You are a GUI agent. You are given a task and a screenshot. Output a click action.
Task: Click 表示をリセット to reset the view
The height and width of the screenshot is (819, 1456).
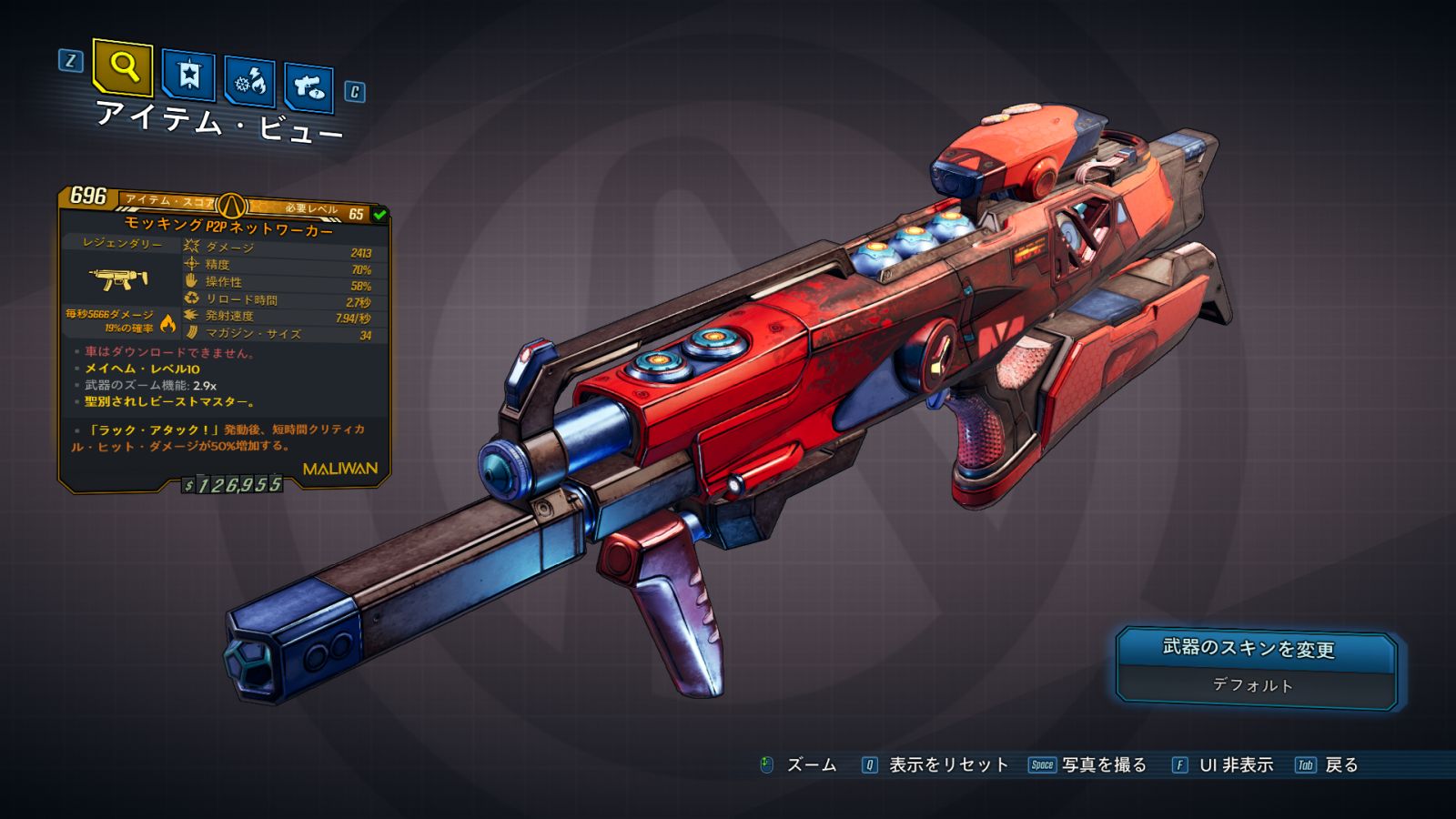tap(947, 765)
